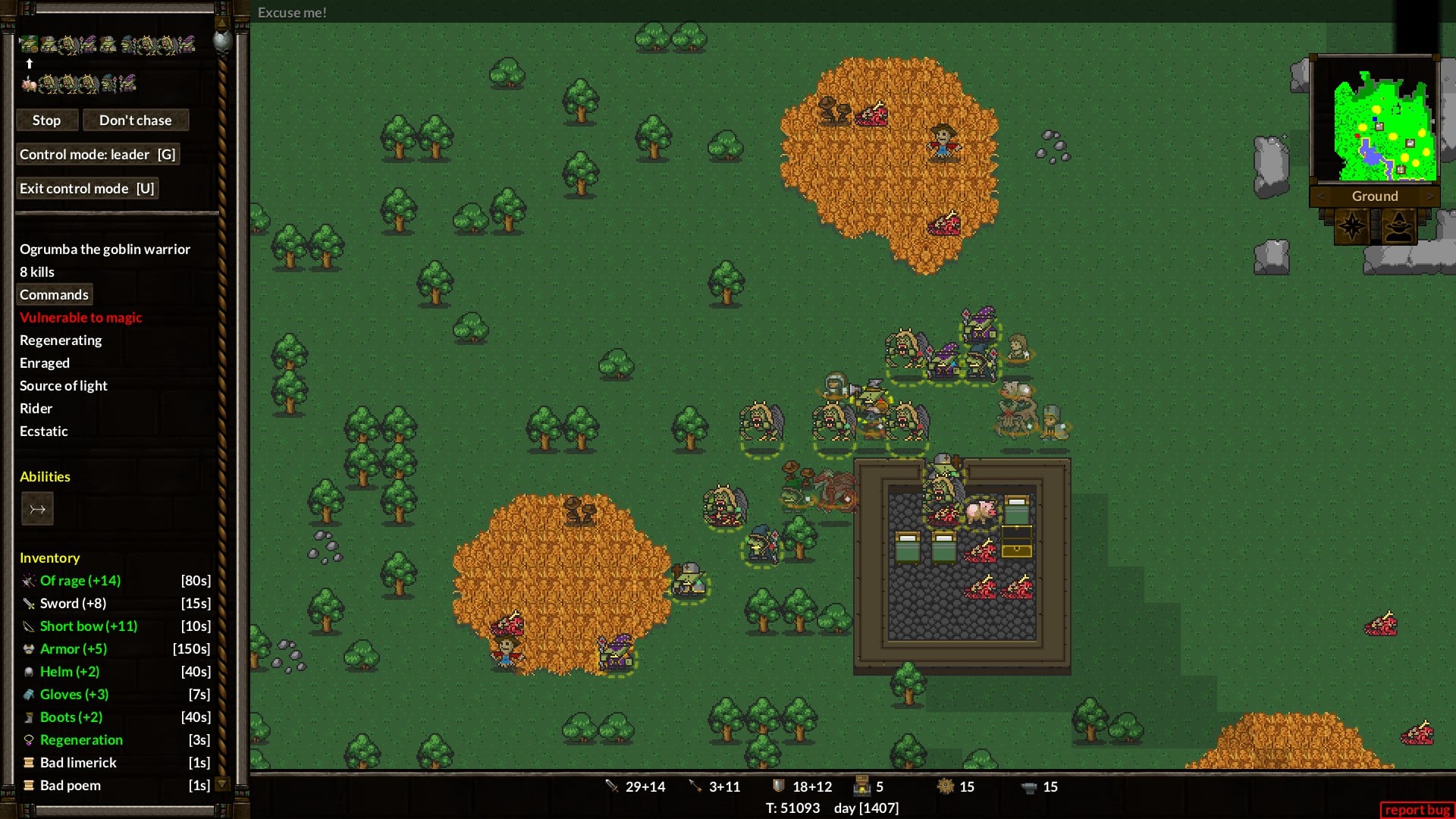Viewport: 1456px width, 819px height.
Task: Click the Stop button
Action: tap(46, 121)
